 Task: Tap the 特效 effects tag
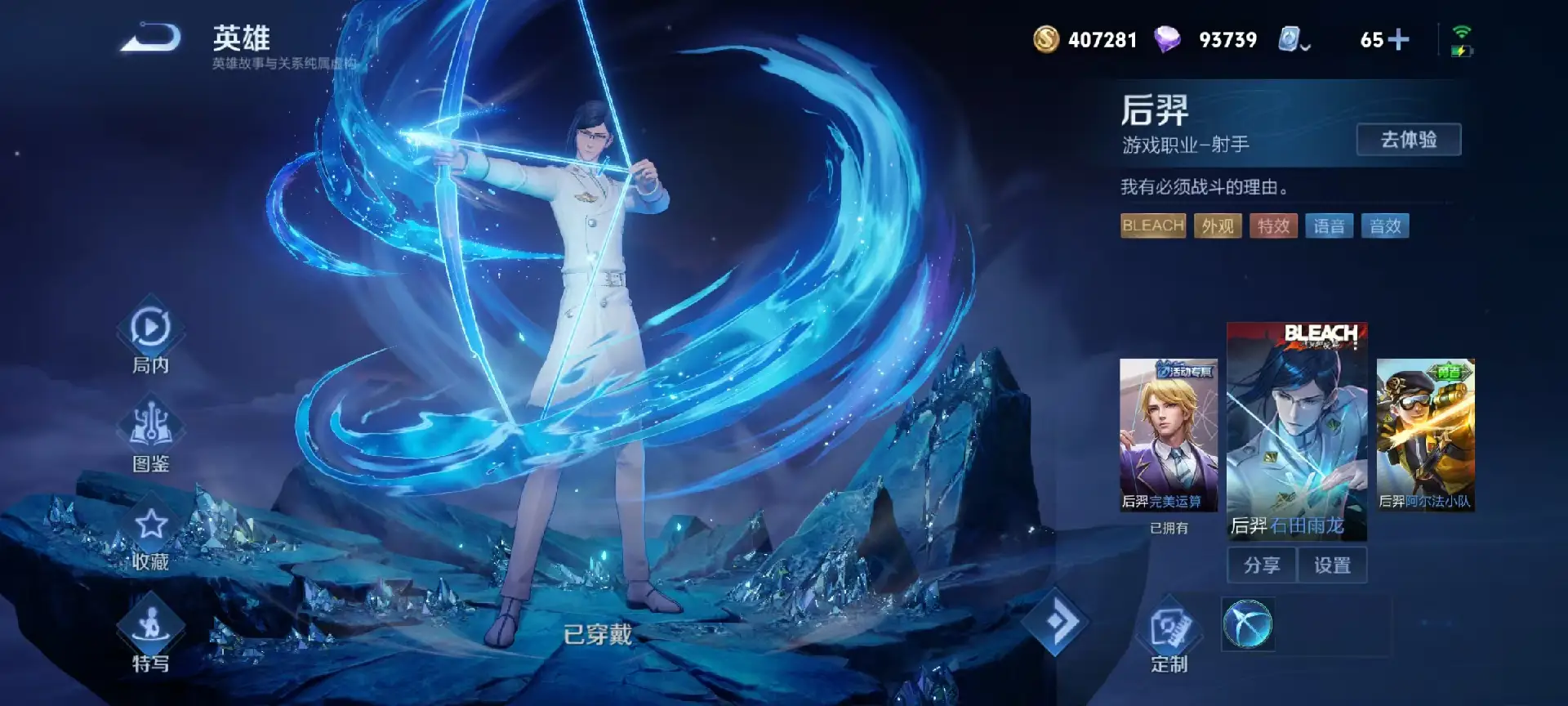pos(1273,226)
